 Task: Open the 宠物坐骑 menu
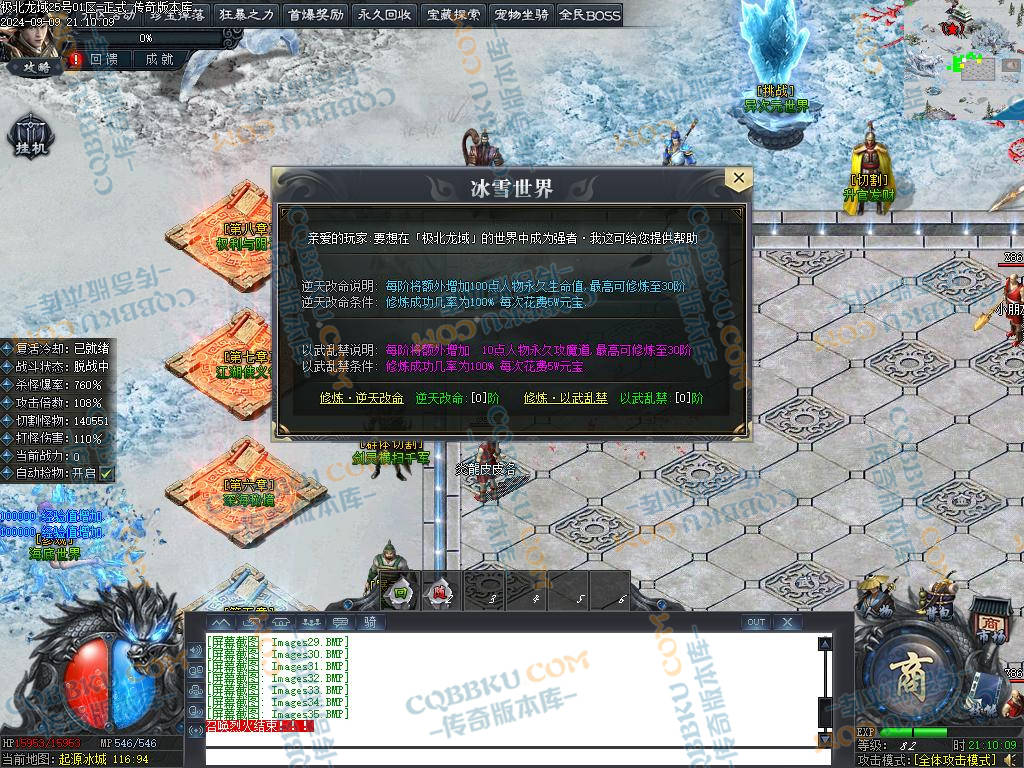522,15
